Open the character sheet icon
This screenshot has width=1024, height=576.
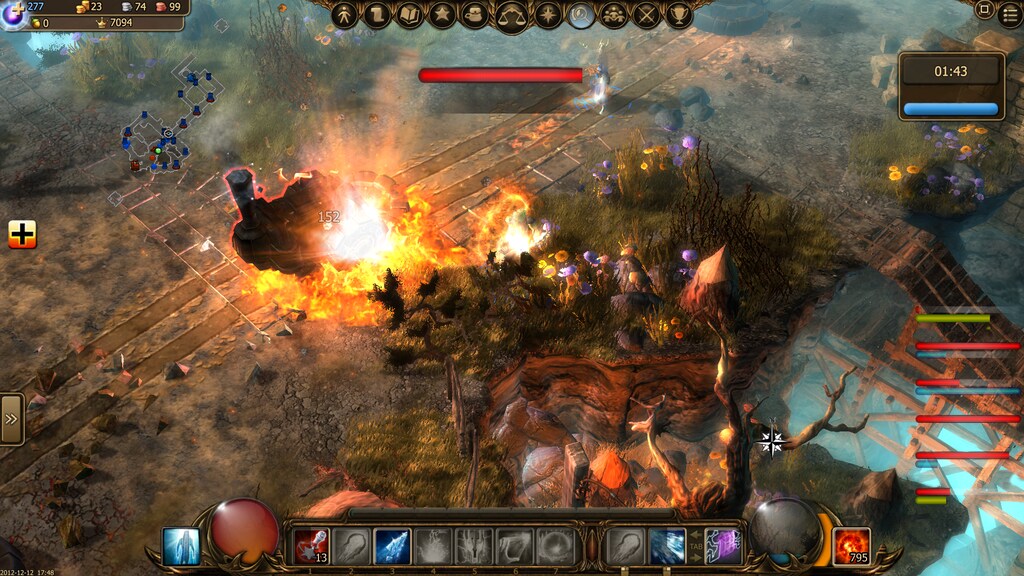[344, 14]
